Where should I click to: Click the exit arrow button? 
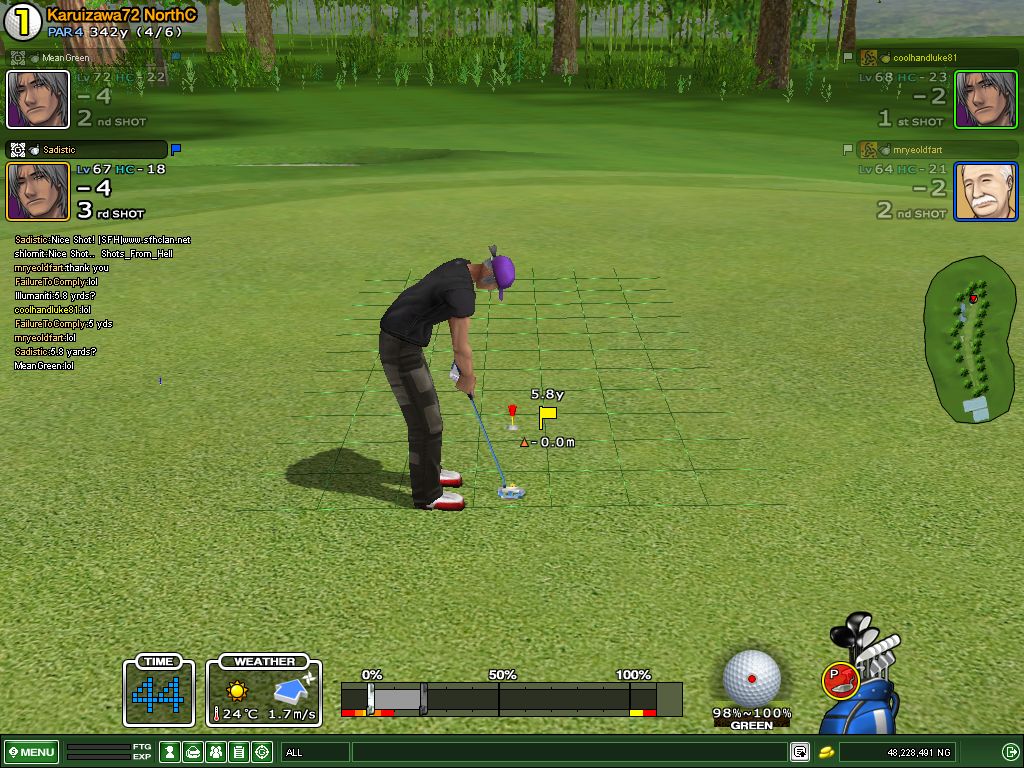1009,752
